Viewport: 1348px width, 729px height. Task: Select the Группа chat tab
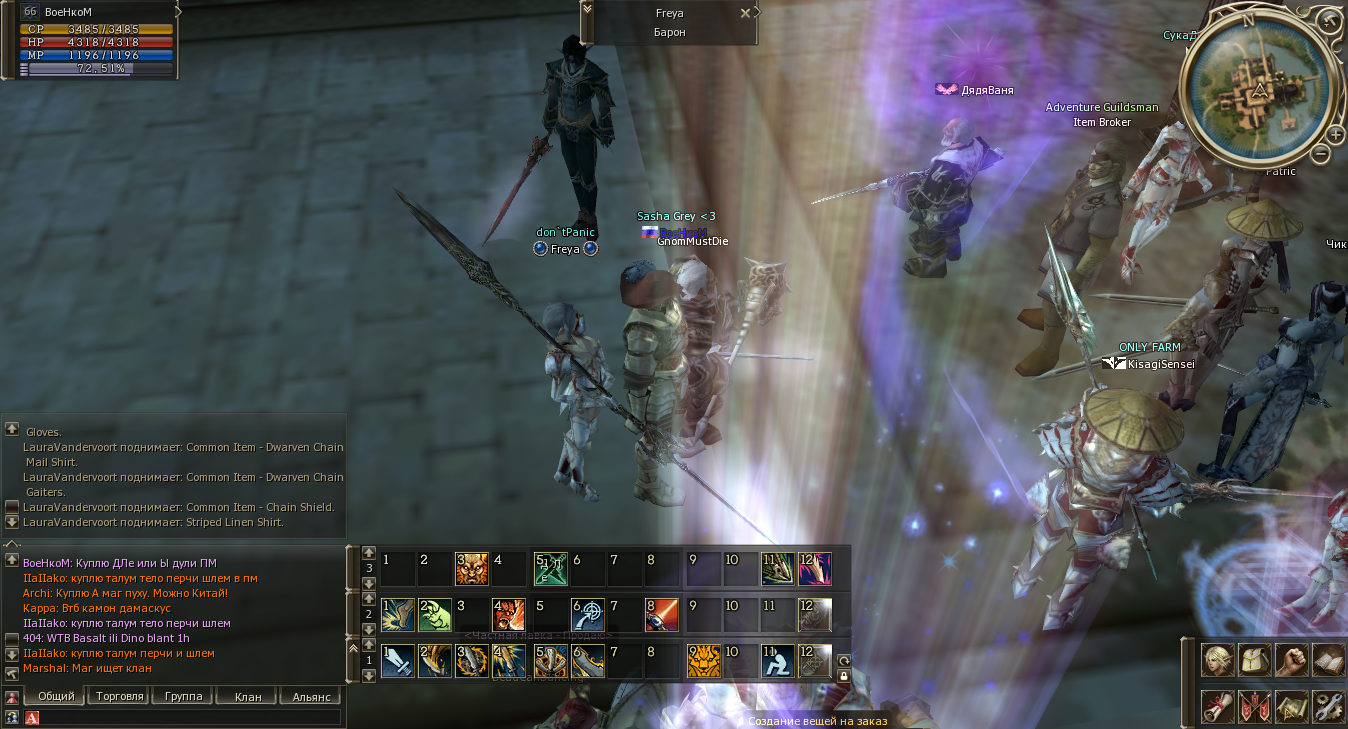pyautogui.click(x=183, y=696)
